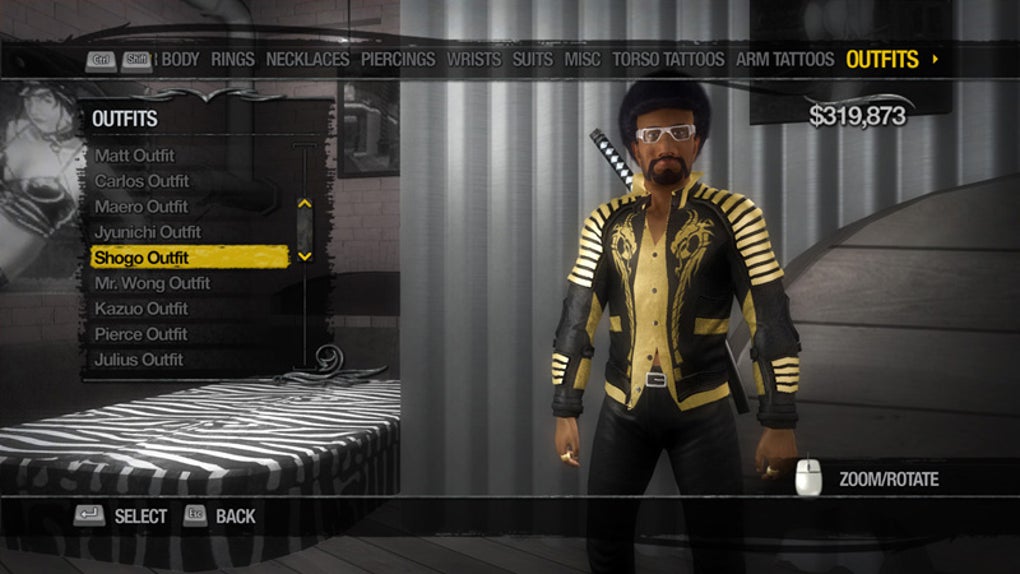The width and height of the screenshot is (1020, 574).
Task: Select the Jyunichi Outfit row
Action: coord(147,232)
